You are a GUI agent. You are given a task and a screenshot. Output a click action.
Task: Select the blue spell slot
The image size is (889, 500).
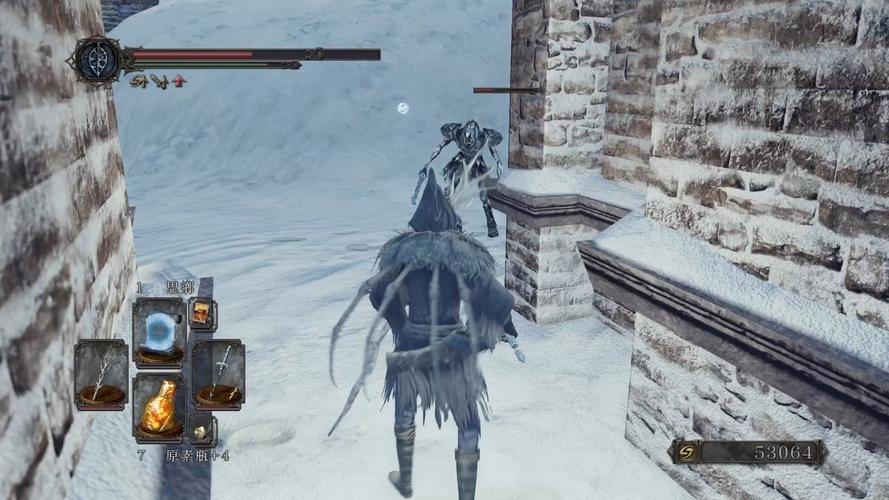tap(158, 331)
